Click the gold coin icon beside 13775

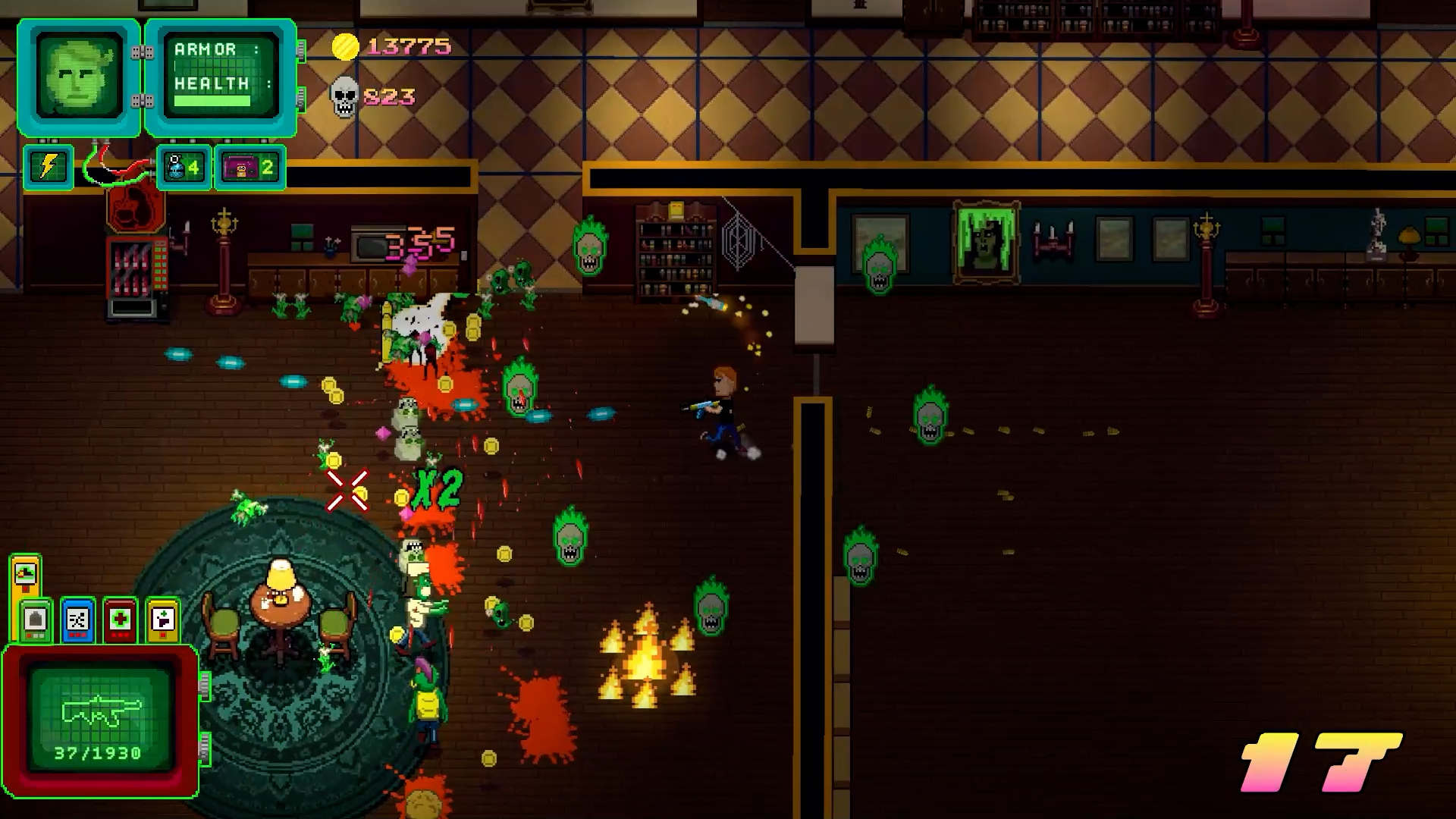tap(345, 47)
